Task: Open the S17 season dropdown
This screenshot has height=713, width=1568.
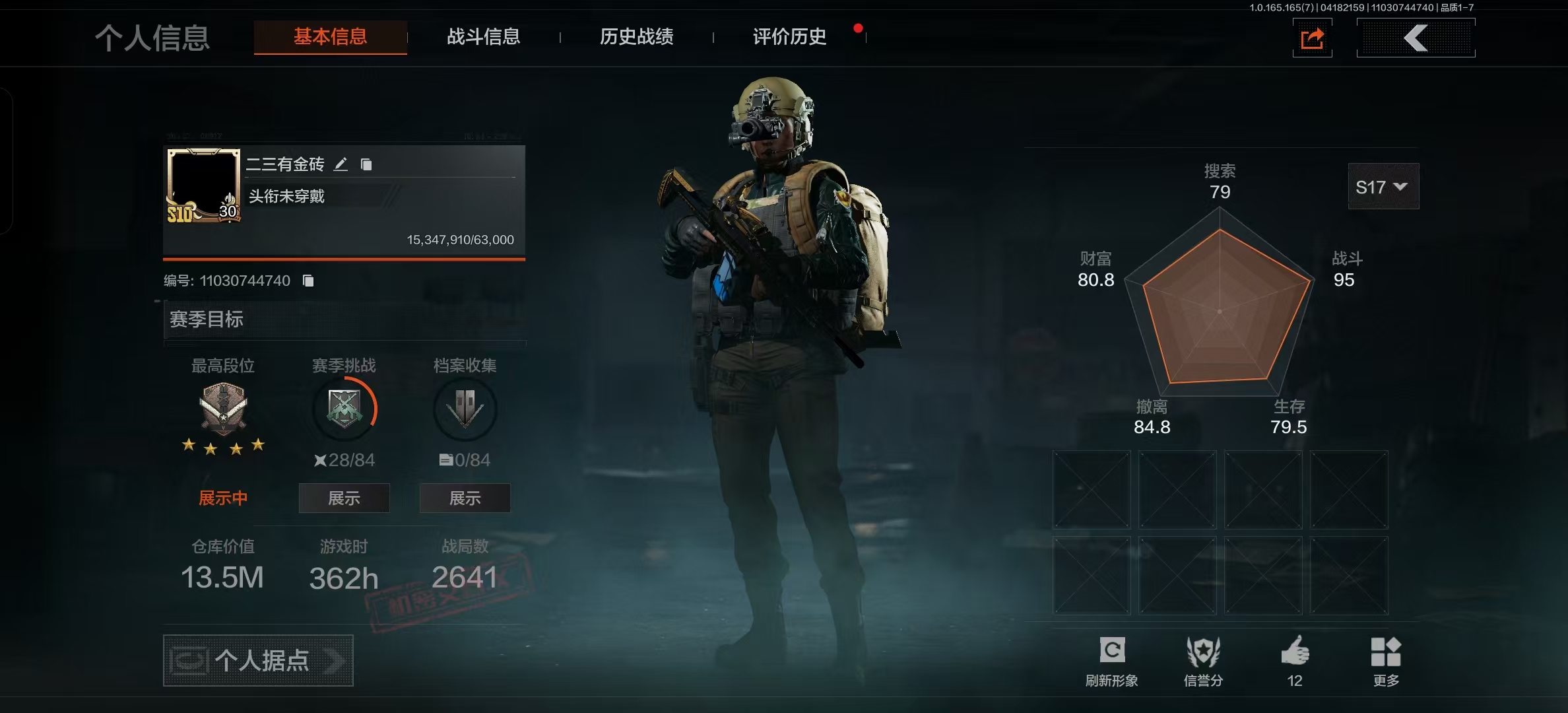Action: click(1383, 187)
